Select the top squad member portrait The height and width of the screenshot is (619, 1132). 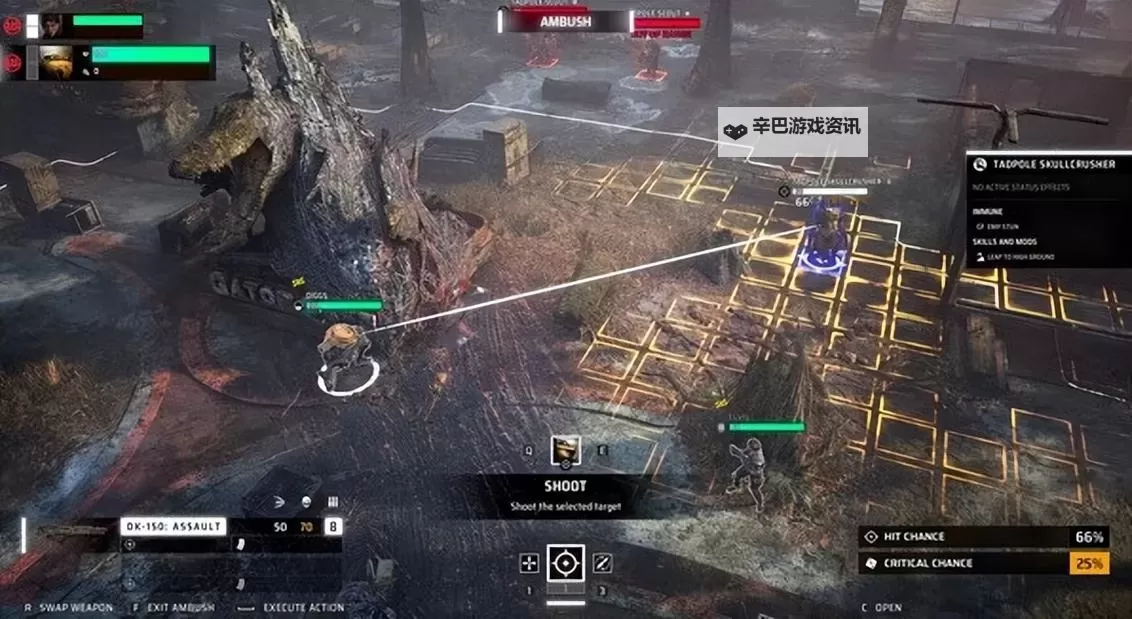[53, 26]
